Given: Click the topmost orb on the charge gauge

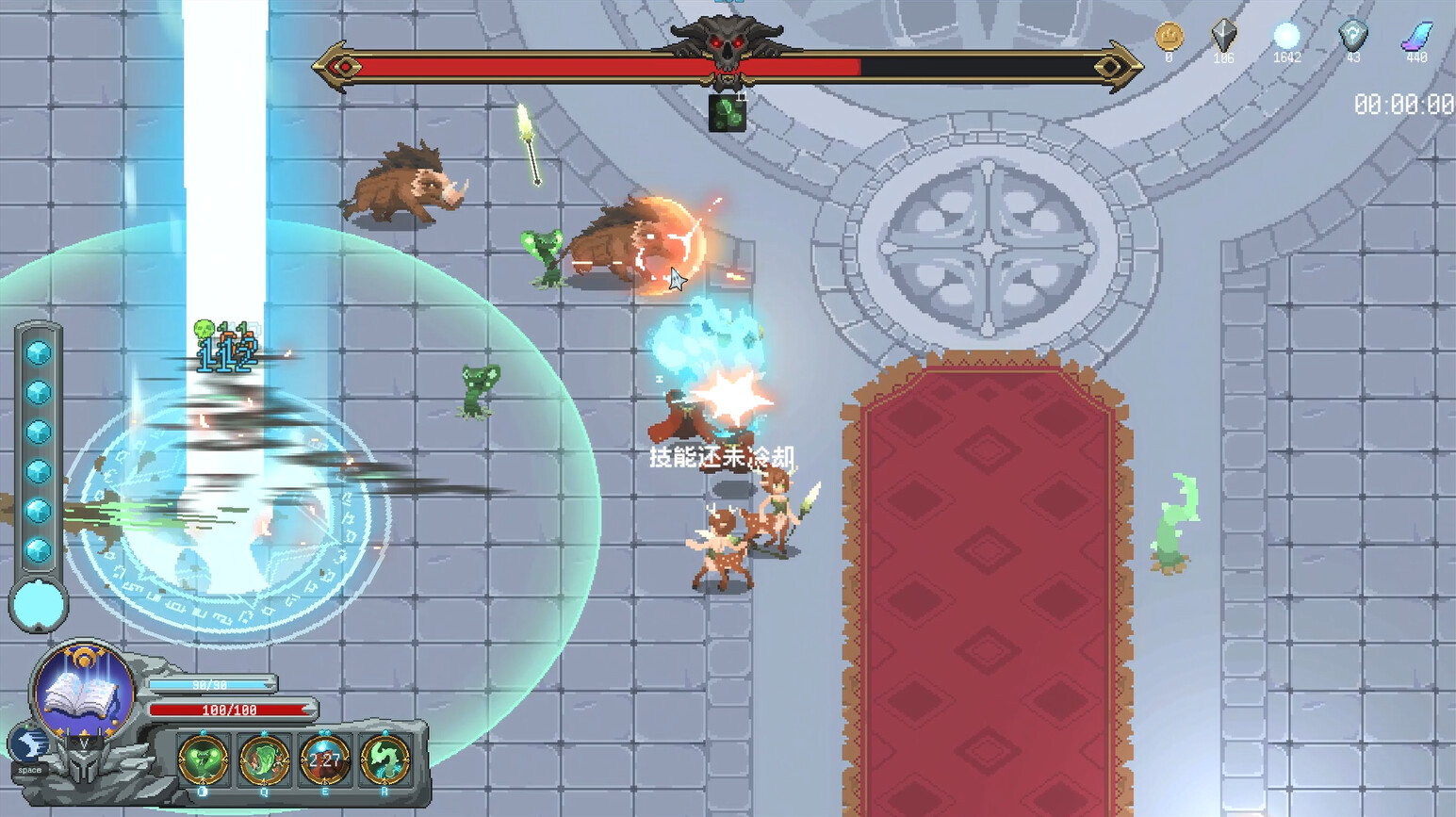Looking at the screenshot, I should pos(38,351).
